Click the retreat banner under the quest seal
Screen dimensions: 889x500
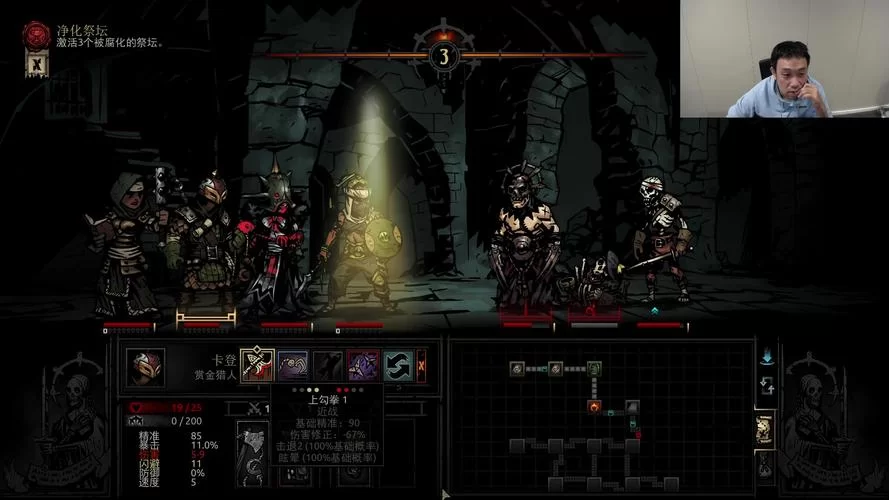click(35, 65)
